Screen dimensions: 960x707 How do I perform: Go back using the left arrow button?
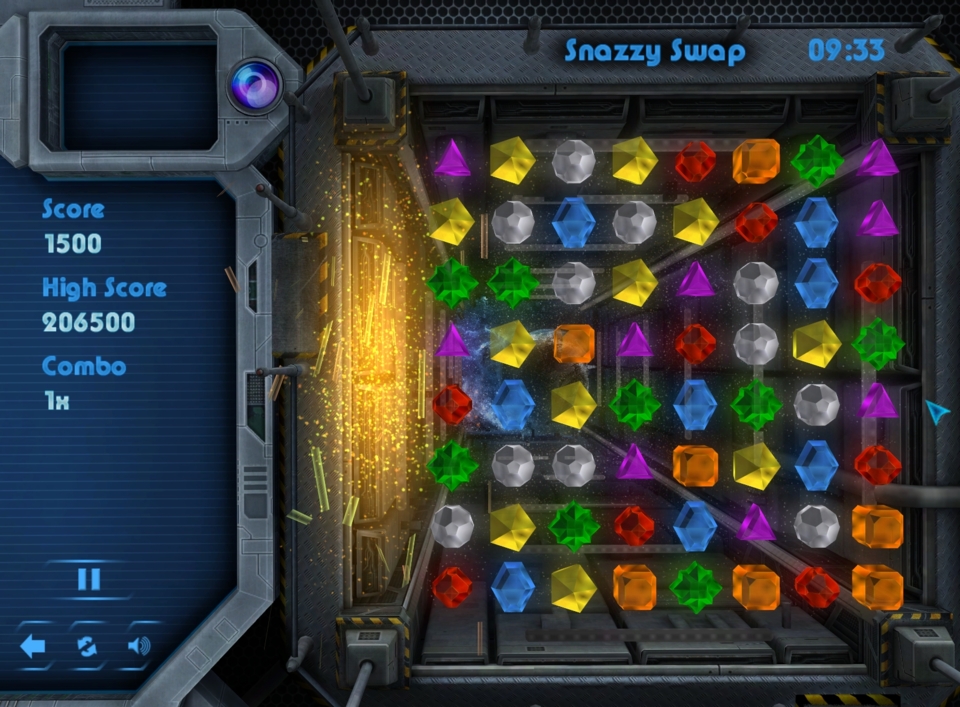click(33, 646)
